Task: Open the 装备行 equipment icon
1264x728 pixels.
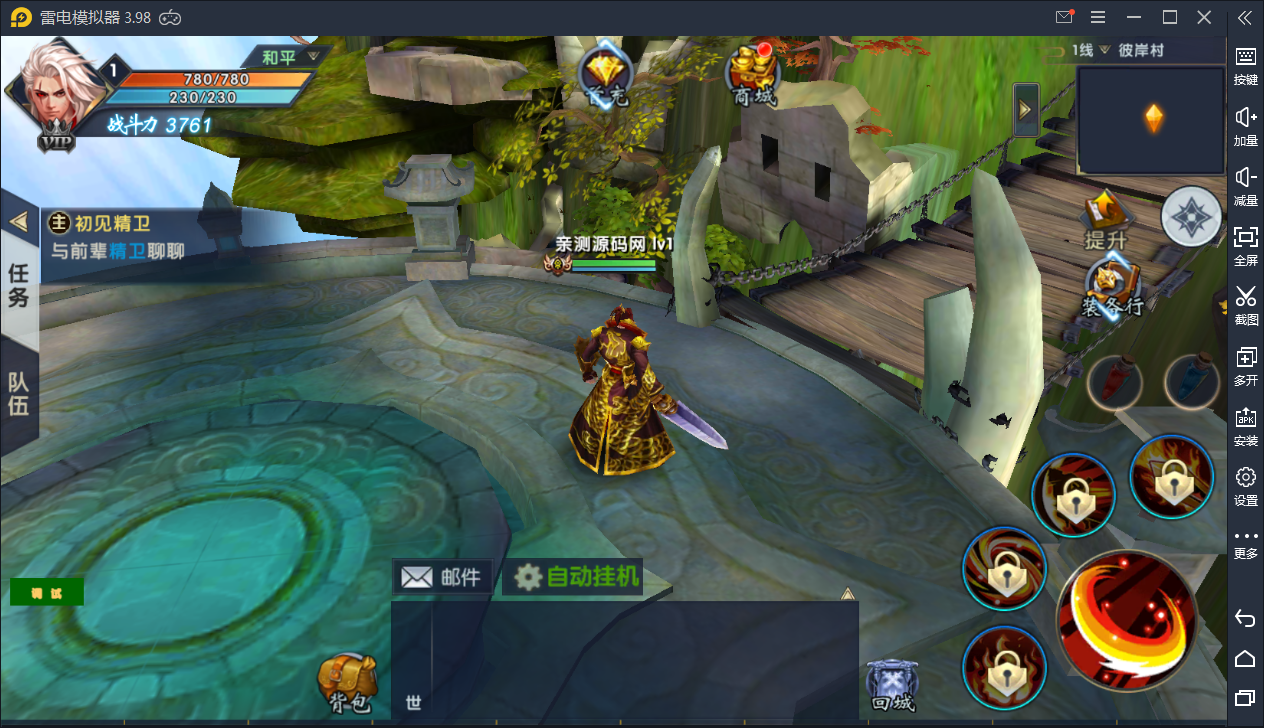Action: click(x=1110, y=288)
